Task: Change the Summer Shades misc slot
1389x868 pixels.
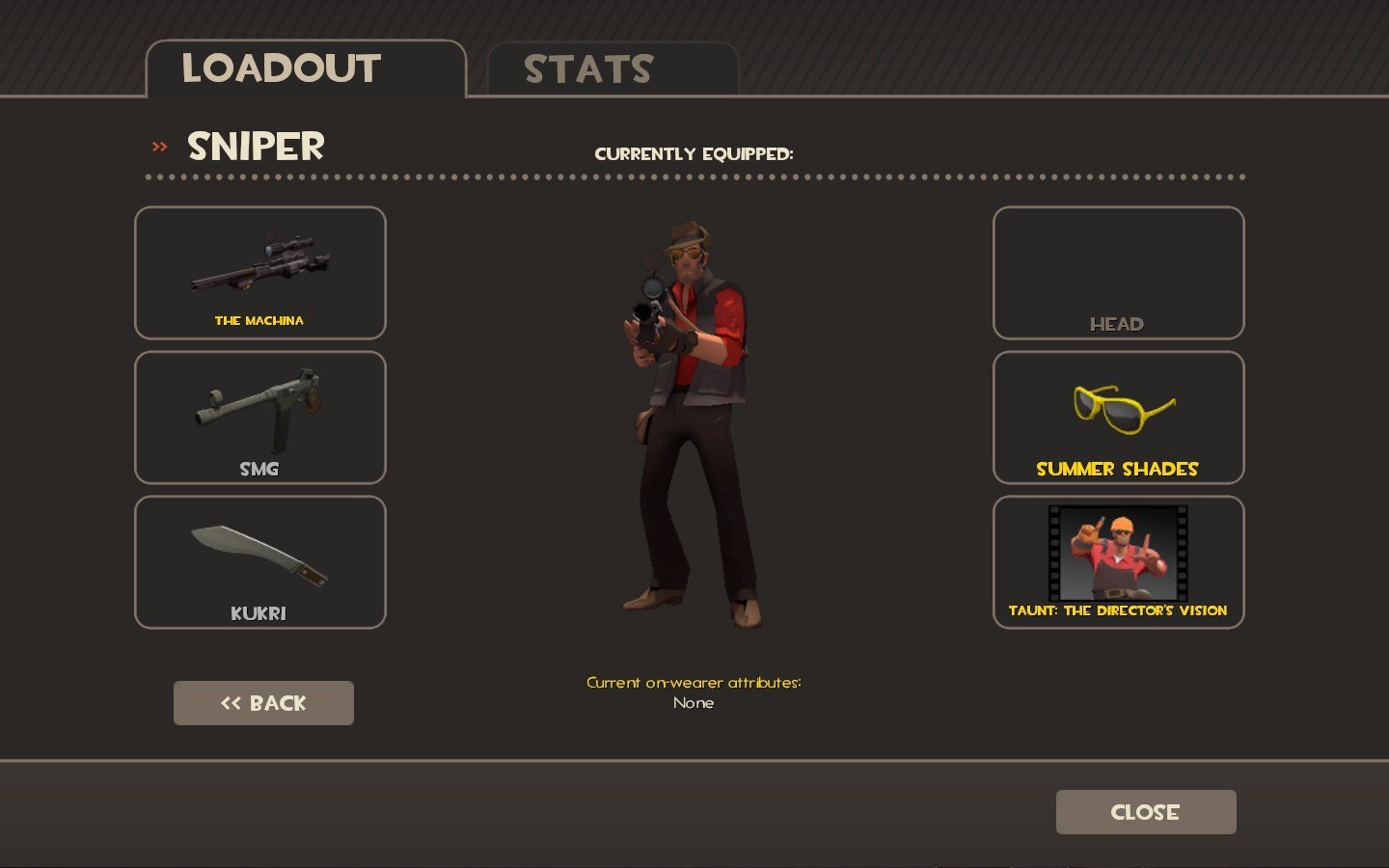Action: coord(1118,418)
